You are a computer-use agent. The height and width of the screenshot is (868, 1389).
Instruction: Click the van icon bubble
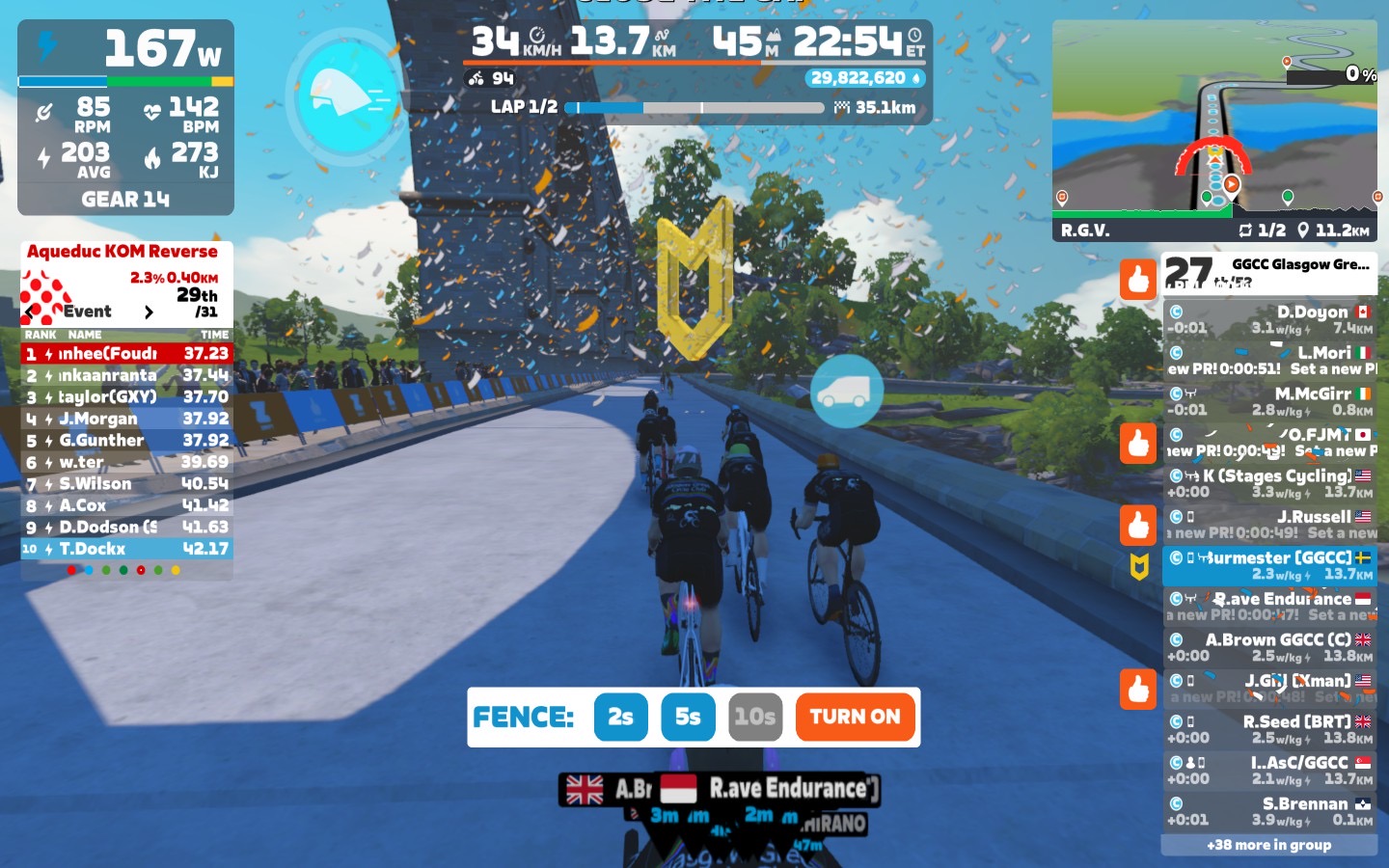pyautogui.click(x=846, y=391)
